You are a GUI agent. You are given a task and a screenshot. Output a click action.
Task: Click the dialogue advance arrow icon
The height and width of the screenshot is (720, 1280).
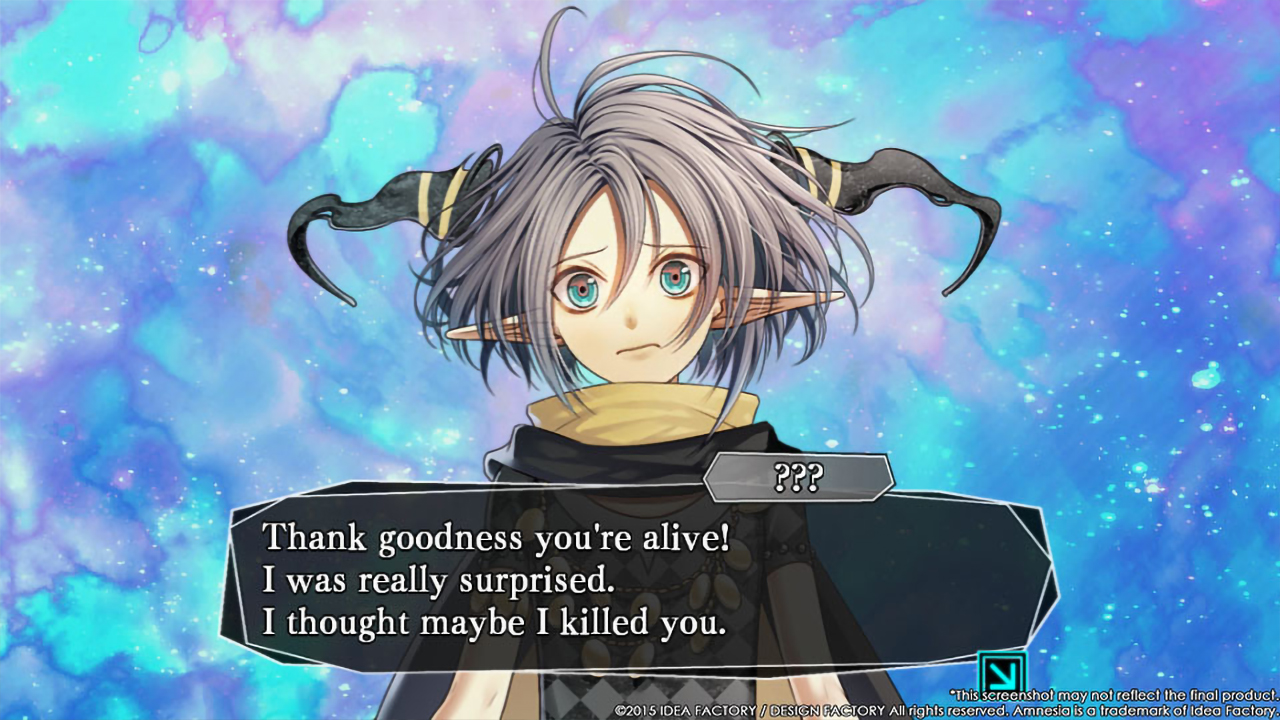[x=1002, y=671]
